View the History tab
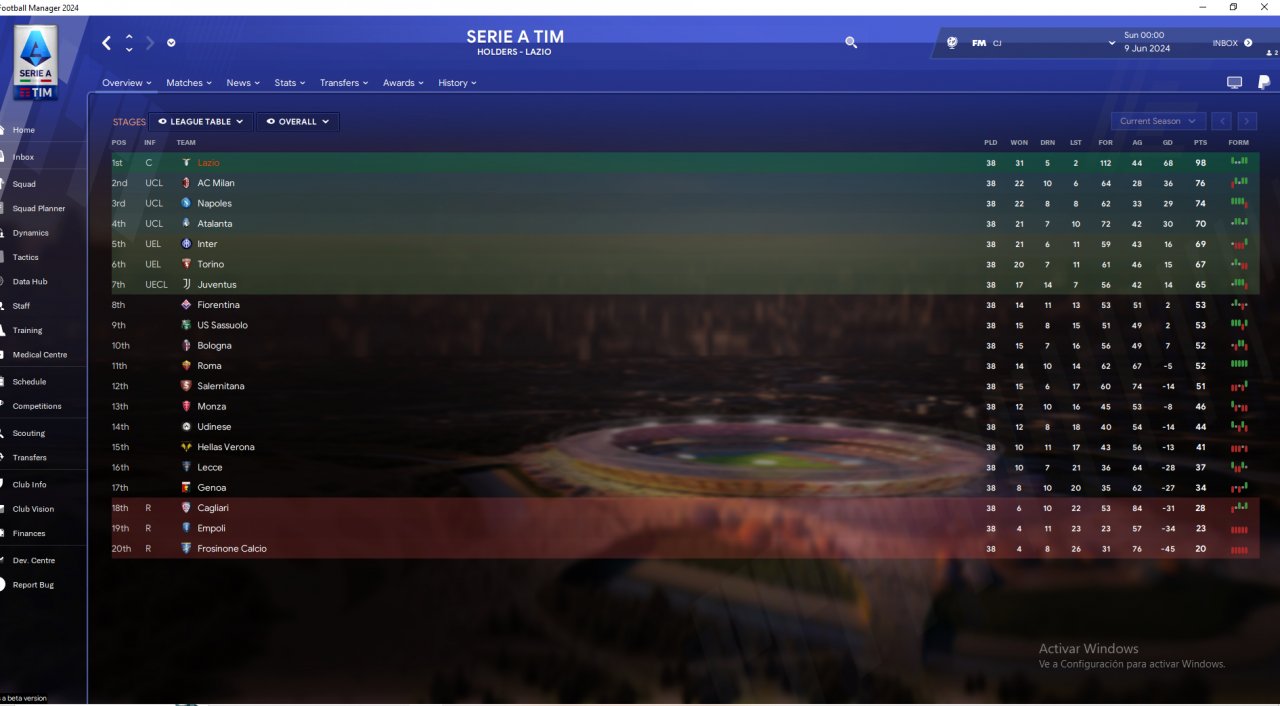Image resolution: width=1280 pixels, height=706 pixels. [x=456, y=83]
